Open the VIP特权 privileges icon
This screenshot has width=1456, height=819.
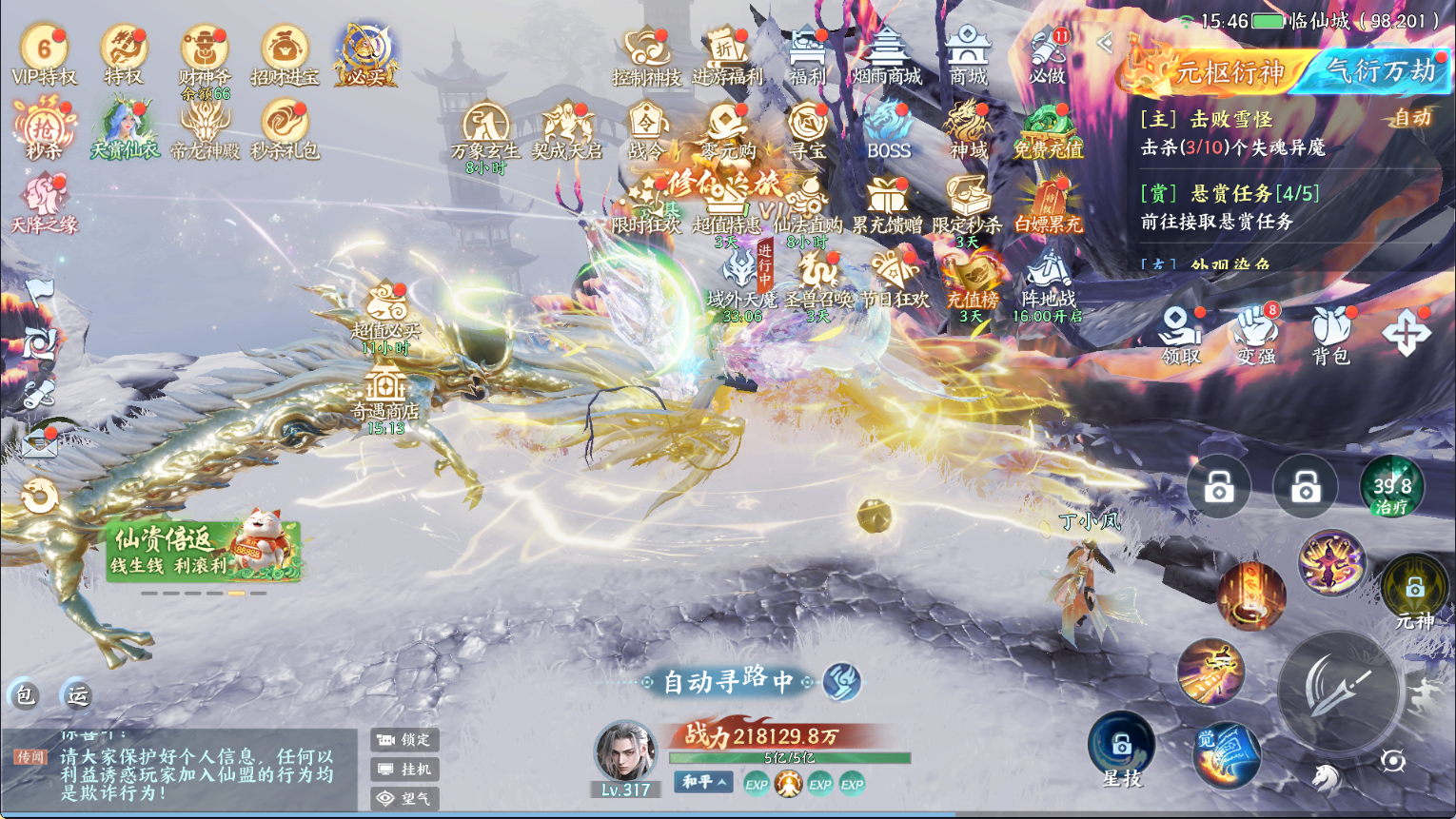[x=44, y=55]
